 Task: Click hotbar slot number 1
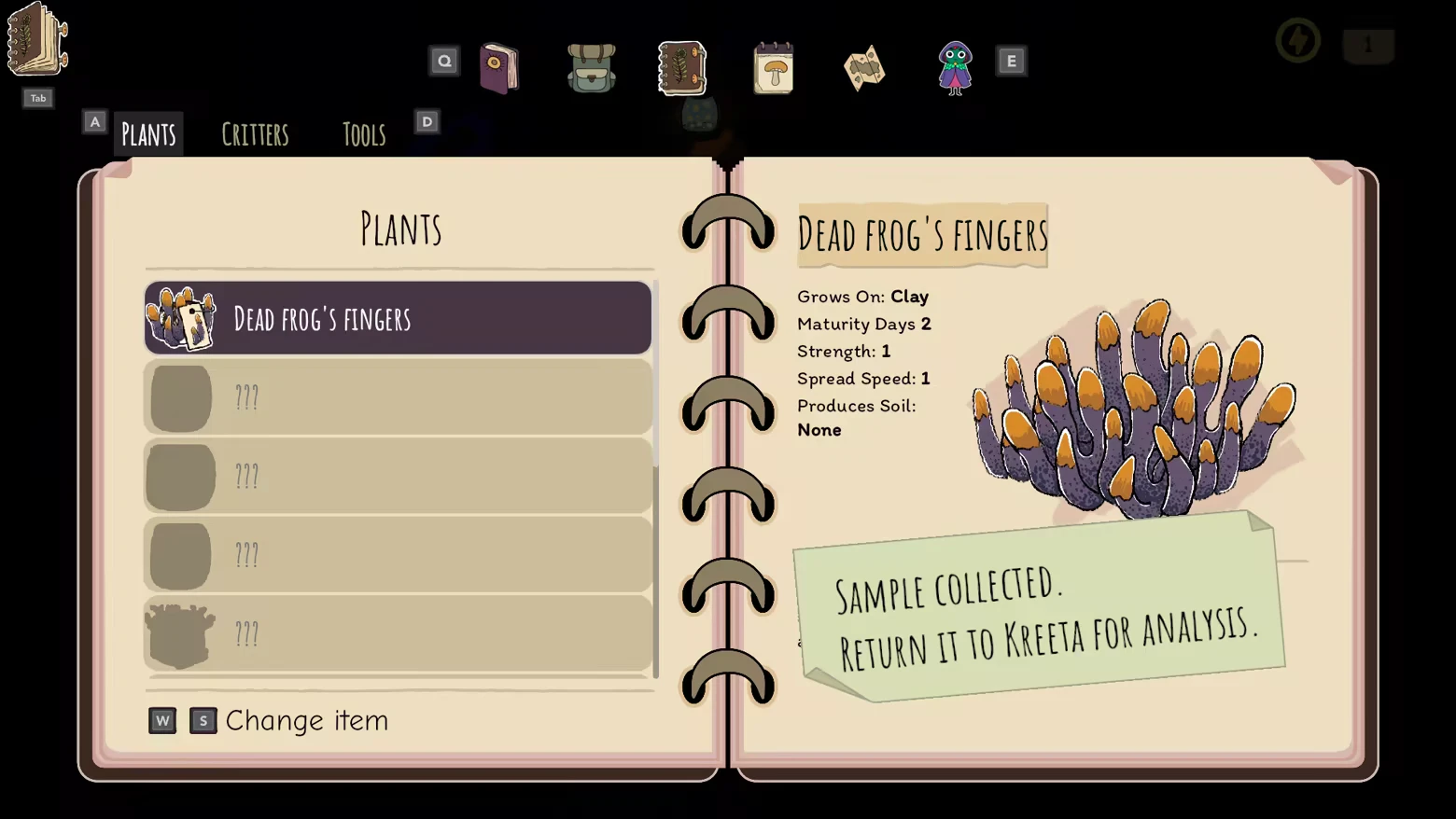pos(1368,44)
